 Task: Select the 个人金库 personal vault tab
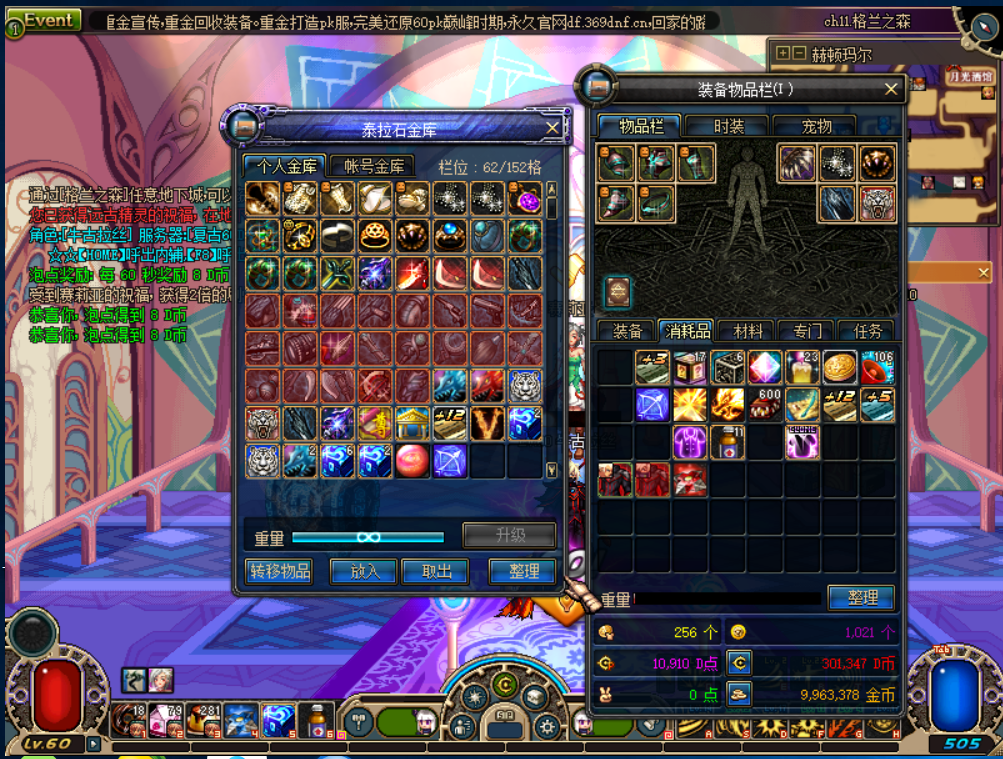287,166
